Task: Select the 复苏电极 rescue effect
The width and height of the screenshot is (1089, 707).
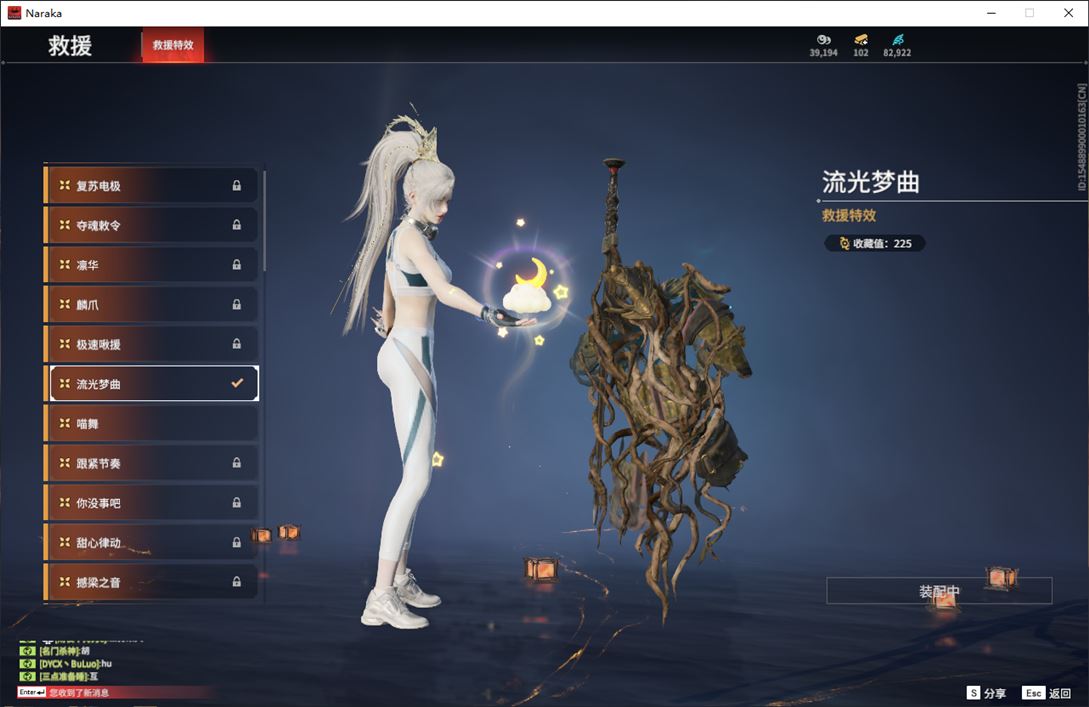Action: tap(152, 186)
